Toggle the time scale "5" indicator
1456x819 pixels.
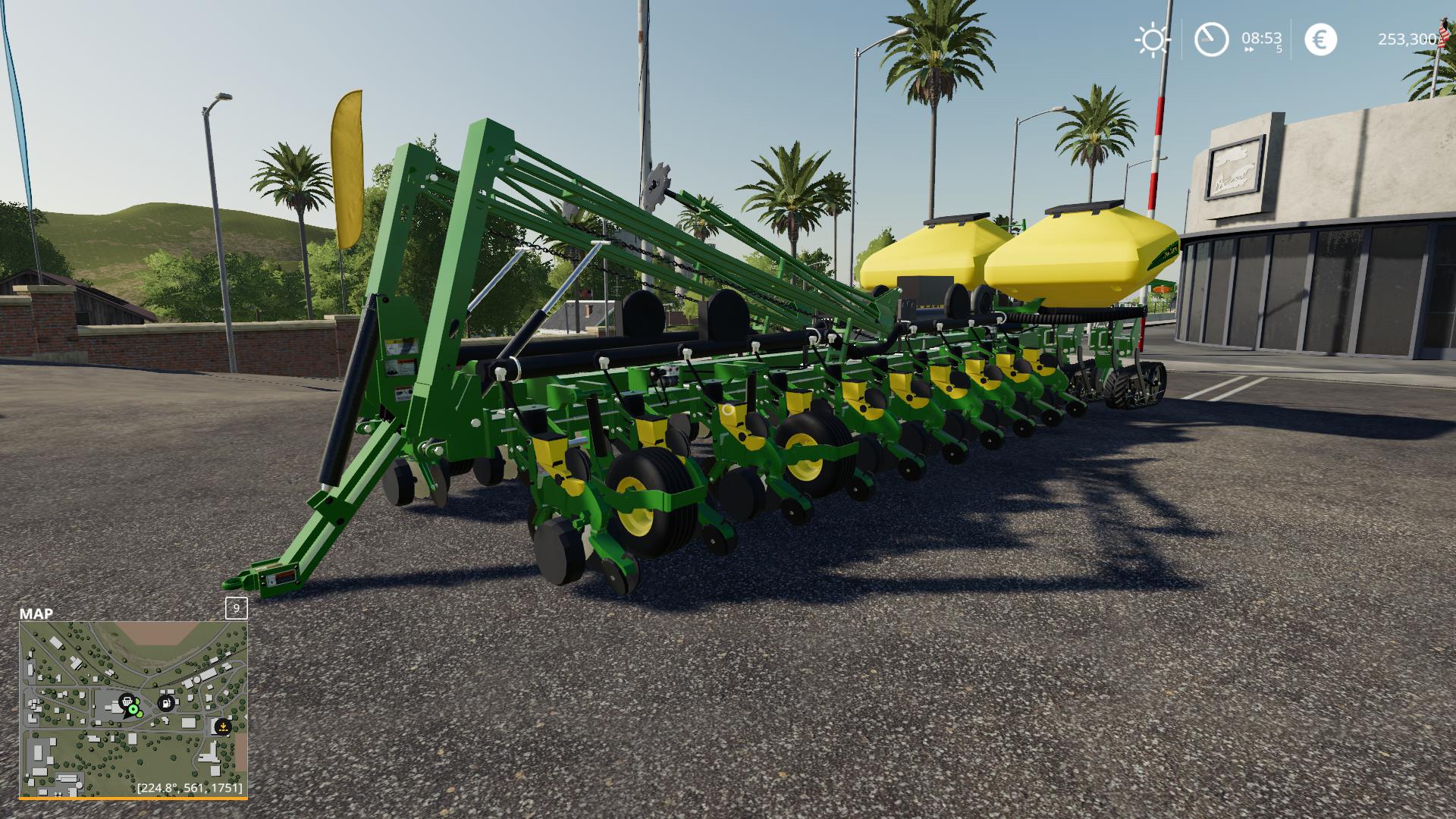click(x=1279, y=49)
